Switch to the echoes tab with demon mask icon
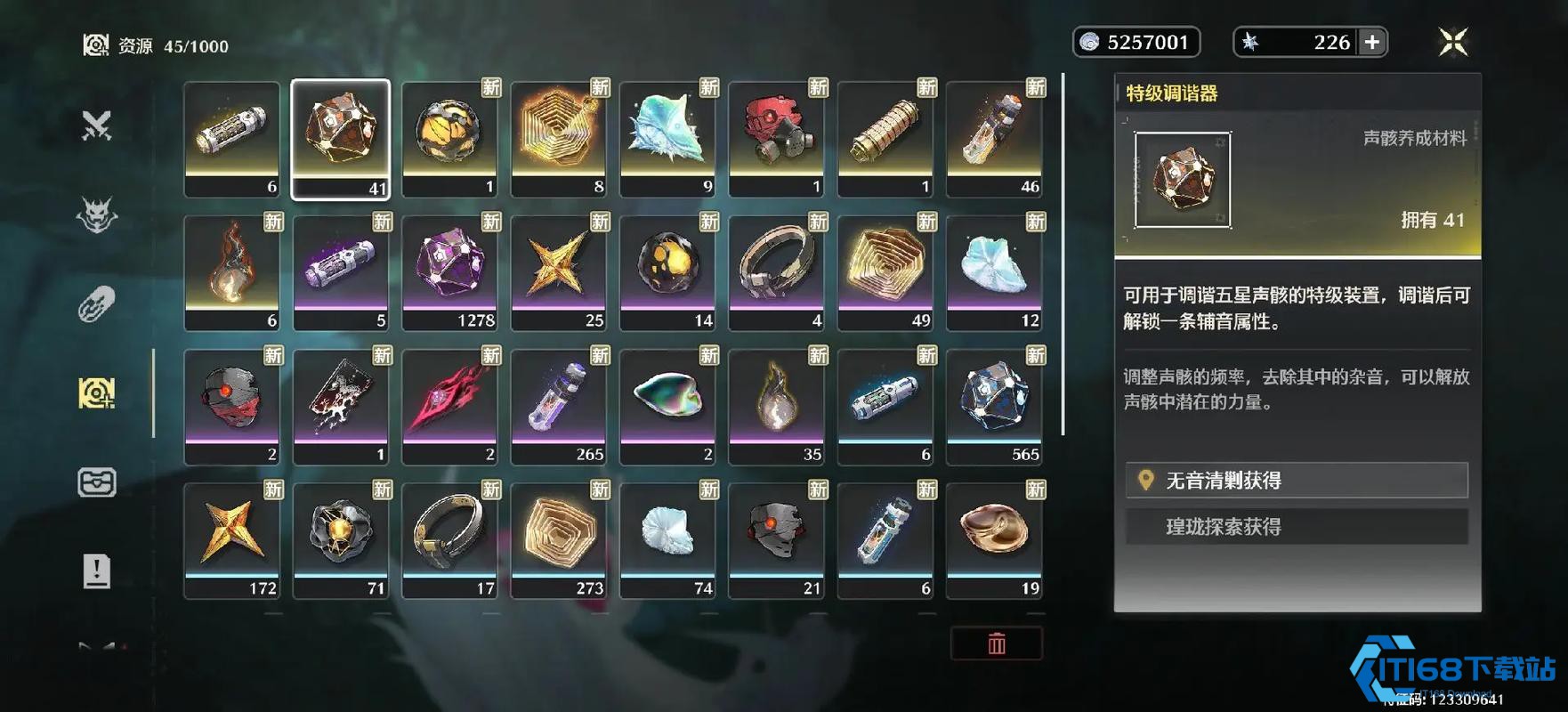Viewport: 1568px width, 712px height. coord(96,214)
